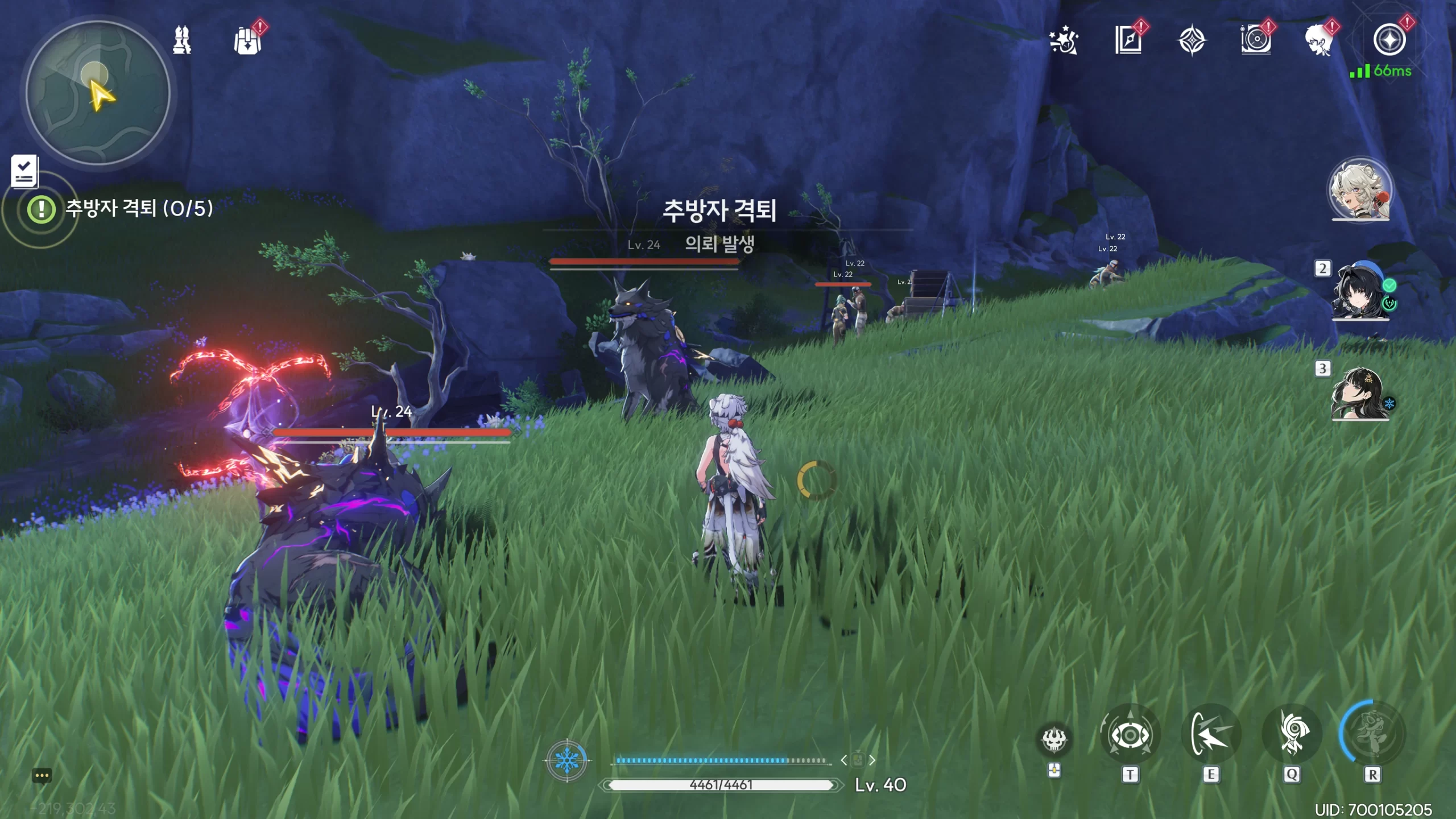Select the white-haired active character portrait
This screenshot has width=1456, height=819.
click(x=1360, y=189)
